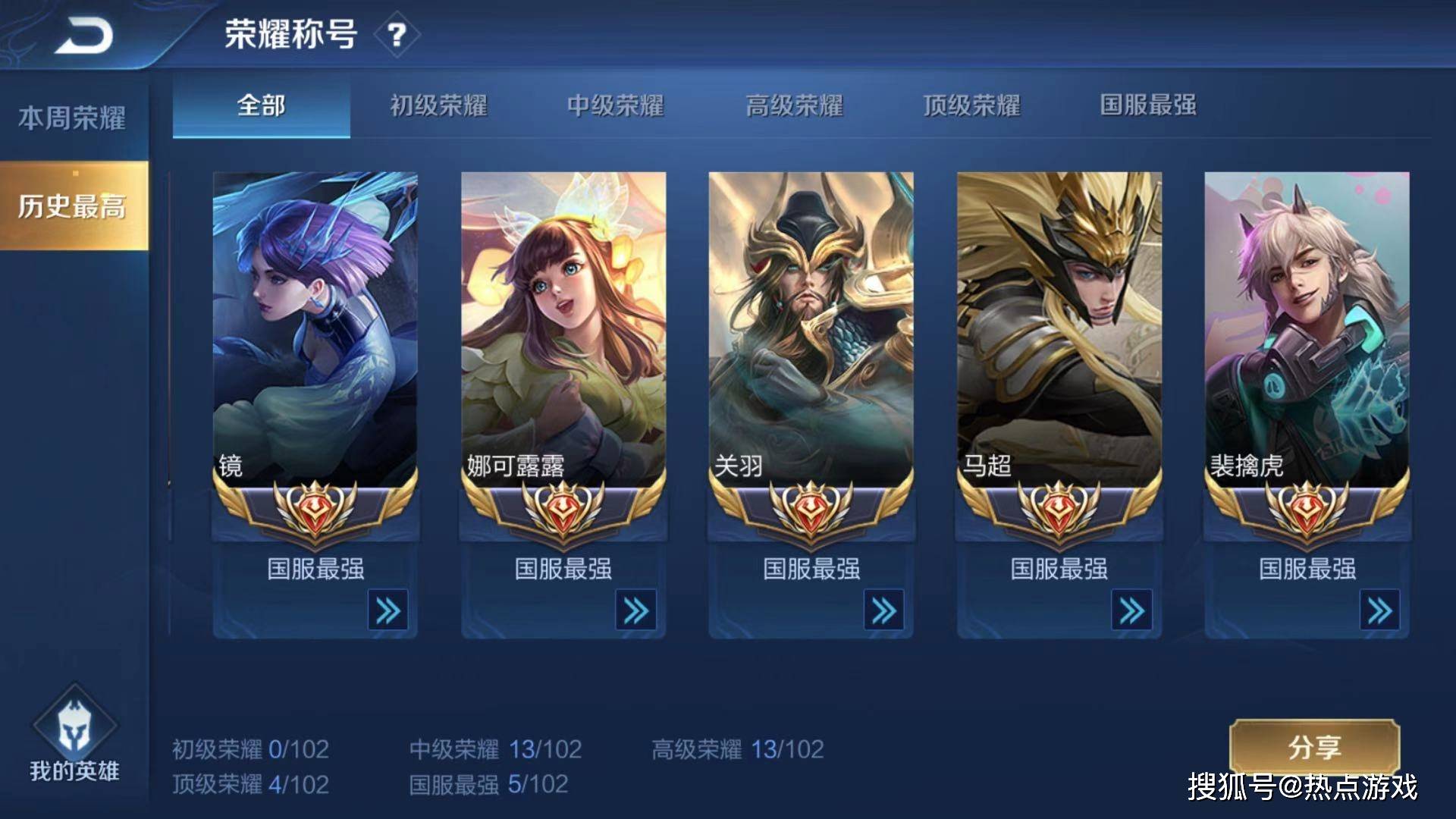Expand 关羽's title details with the arrow
The height and width of the screenshot is (819, 1456).
pos(885,608)
